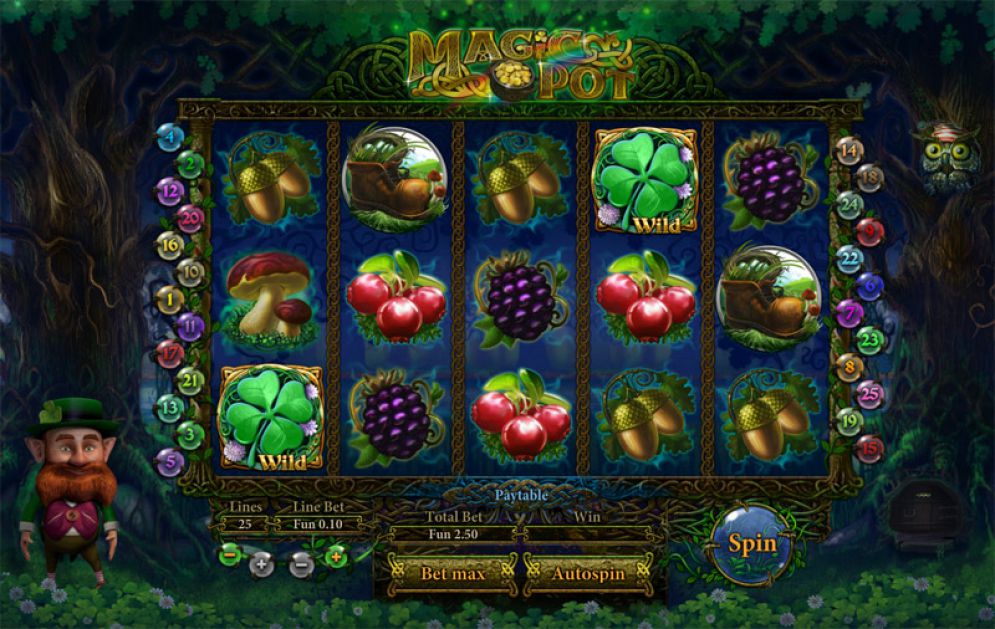The image size is (995, 629).
Task: Decrease the number of Lines
Action: point(229,553)
